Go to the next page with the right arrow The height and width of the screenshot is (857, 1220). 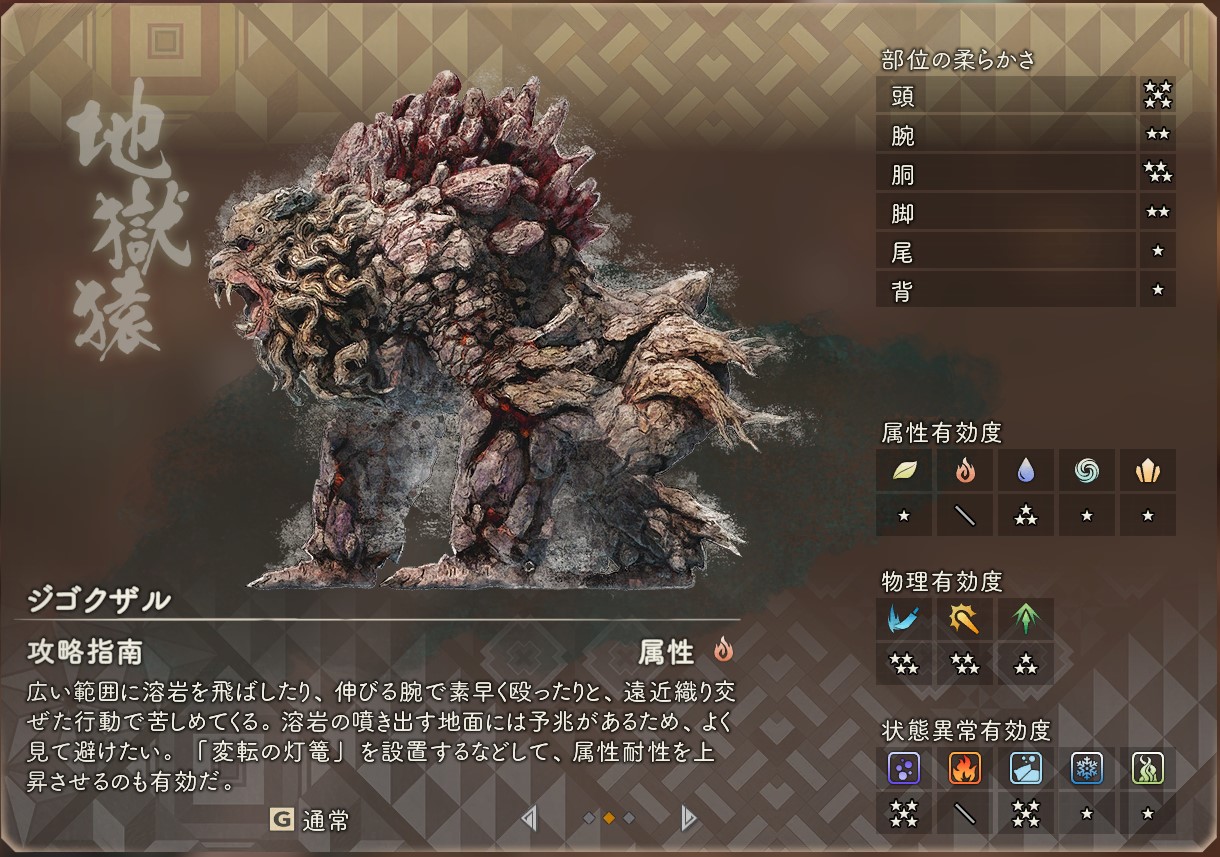point(688,819)
